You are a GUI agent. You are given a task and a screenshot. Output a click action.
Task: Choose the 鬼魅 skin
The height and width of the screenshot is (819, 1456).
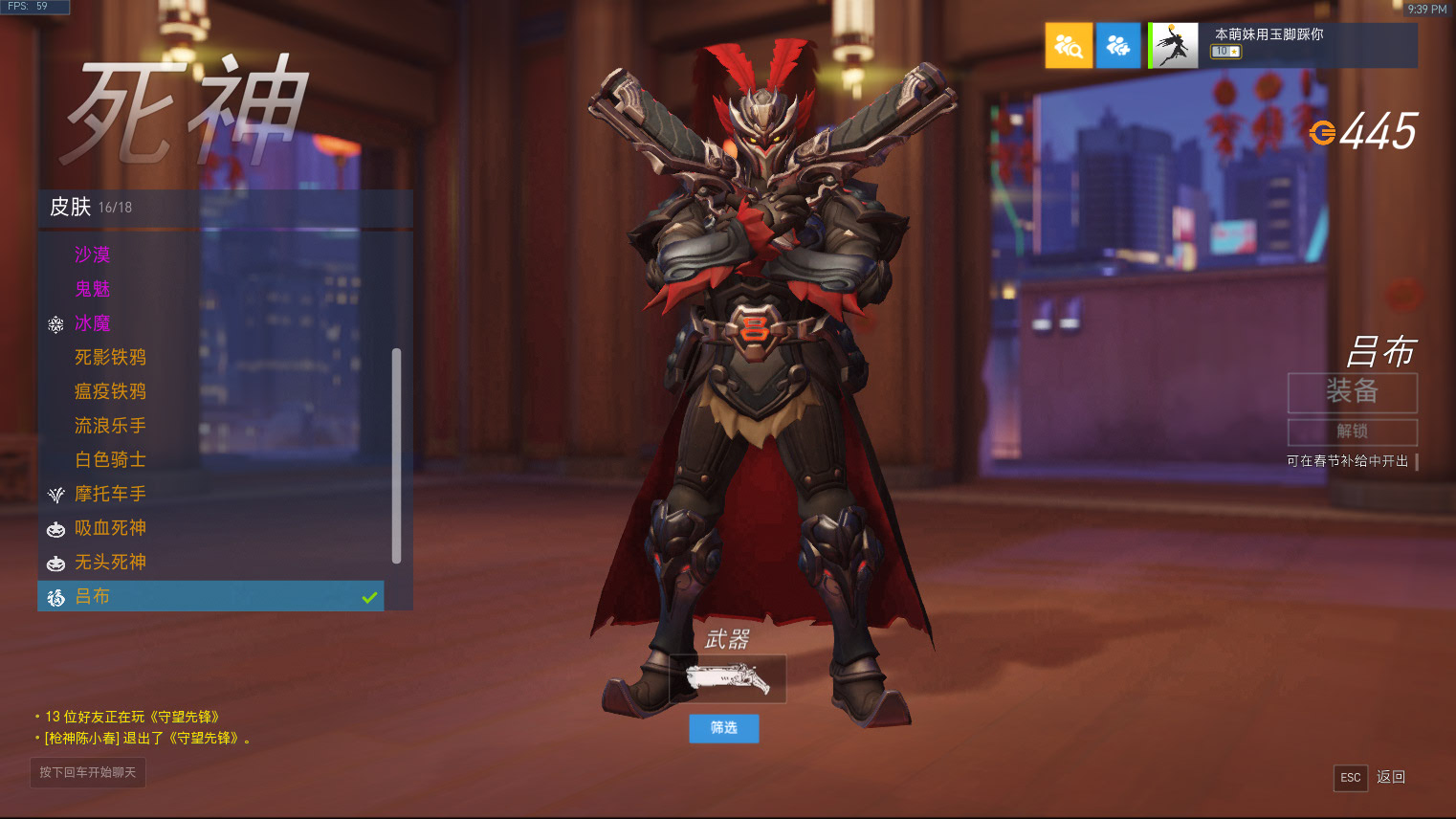[93, 289]
